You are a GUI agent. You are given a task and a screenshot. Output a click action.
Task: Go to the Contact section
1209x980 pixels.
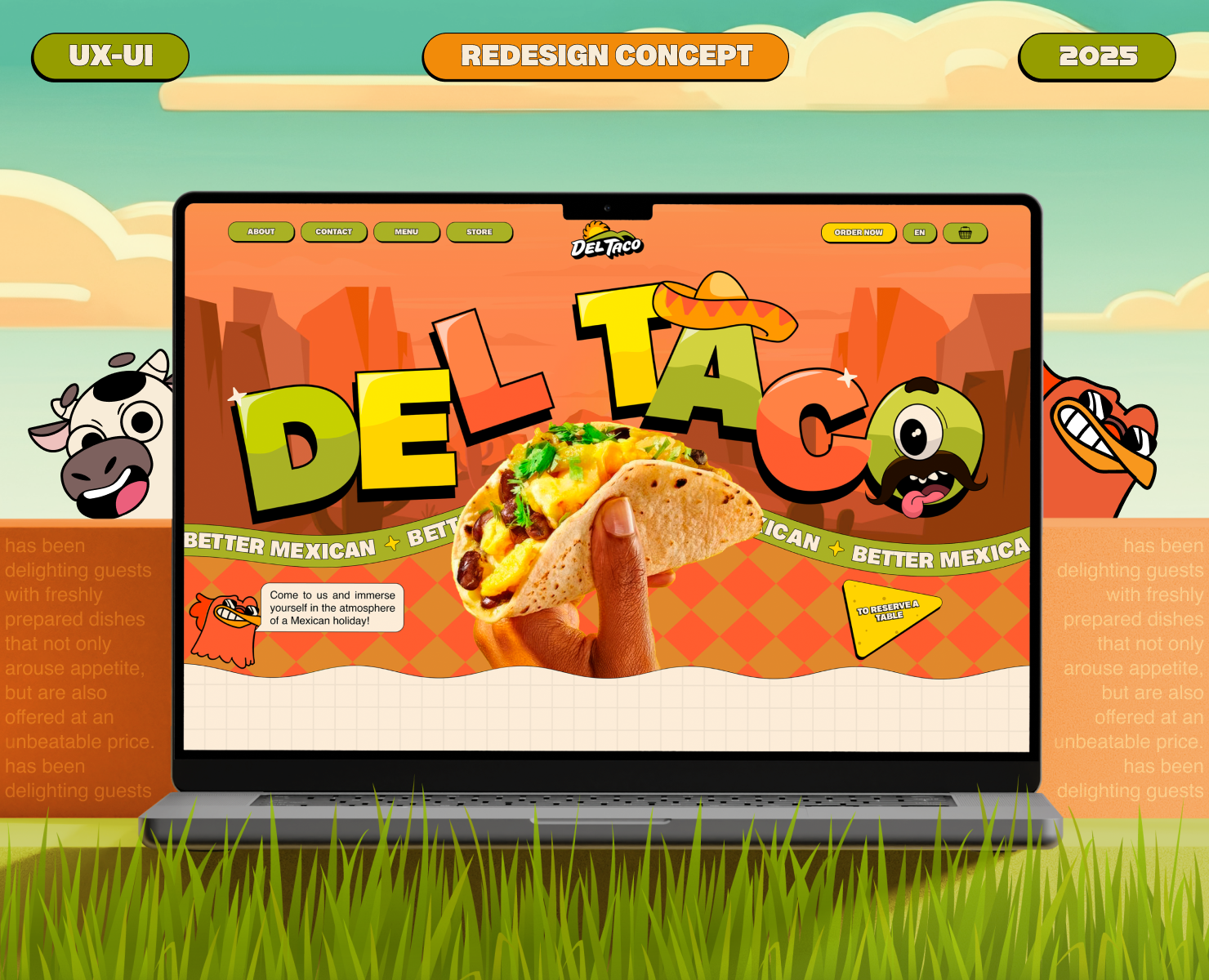pyautogui.click(x=333, y=232)
